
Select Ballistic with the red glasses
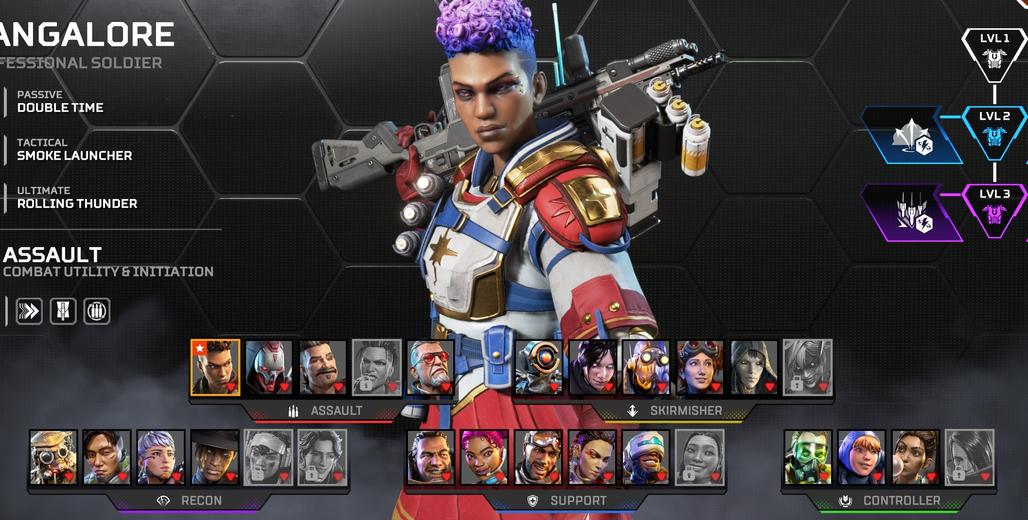click(431, 367)
